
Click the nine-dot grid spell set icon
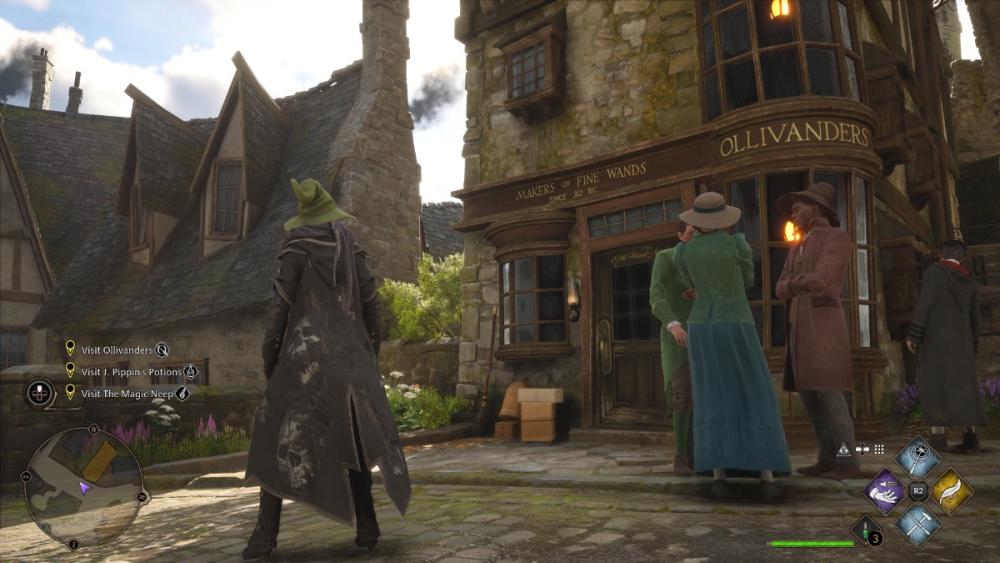(x=879, y=449)
